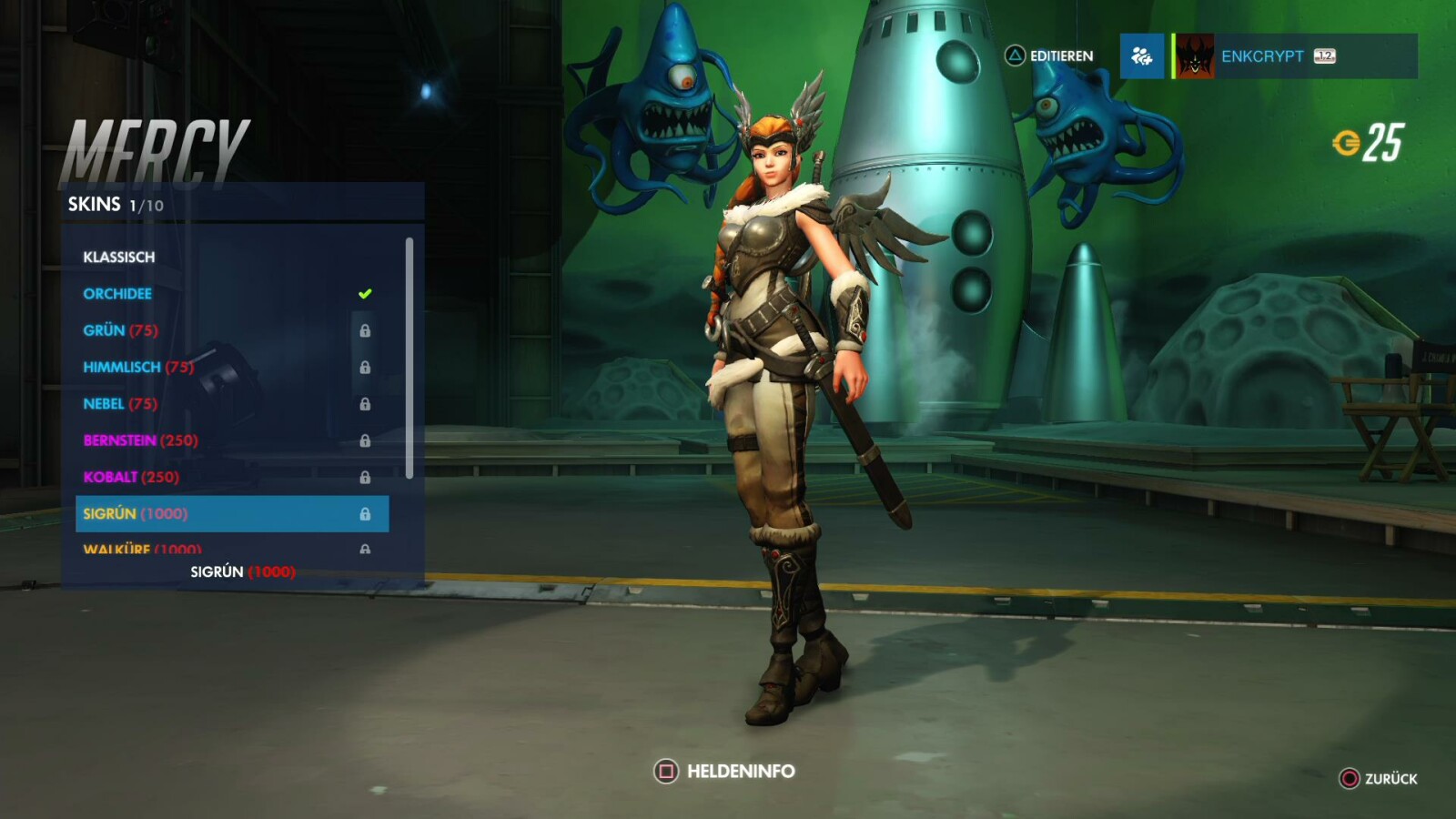The height and width of the screenshot is (819, 1456).
Task: Click the lock icon beside Sigrún skin
Action: 367,513
